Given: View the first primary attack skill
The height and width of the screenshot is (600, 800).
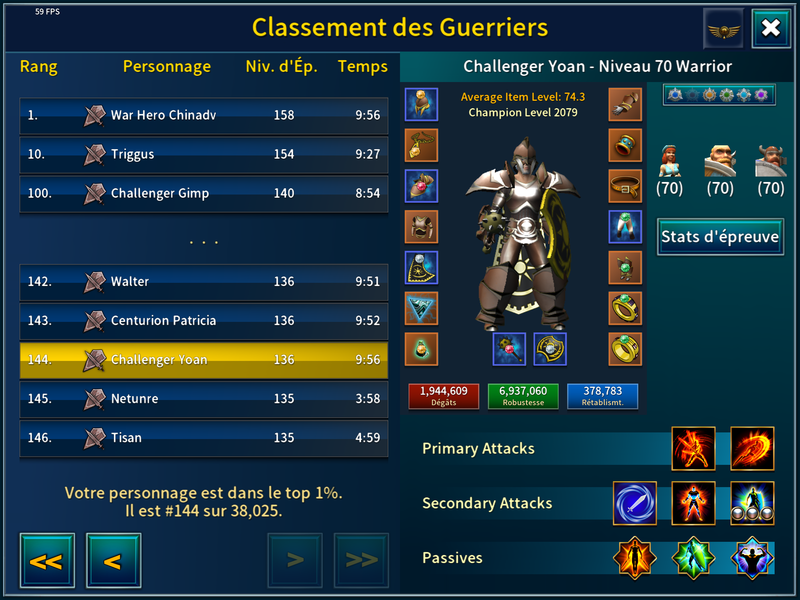Looking at the screenshot, I should (694, 448).
